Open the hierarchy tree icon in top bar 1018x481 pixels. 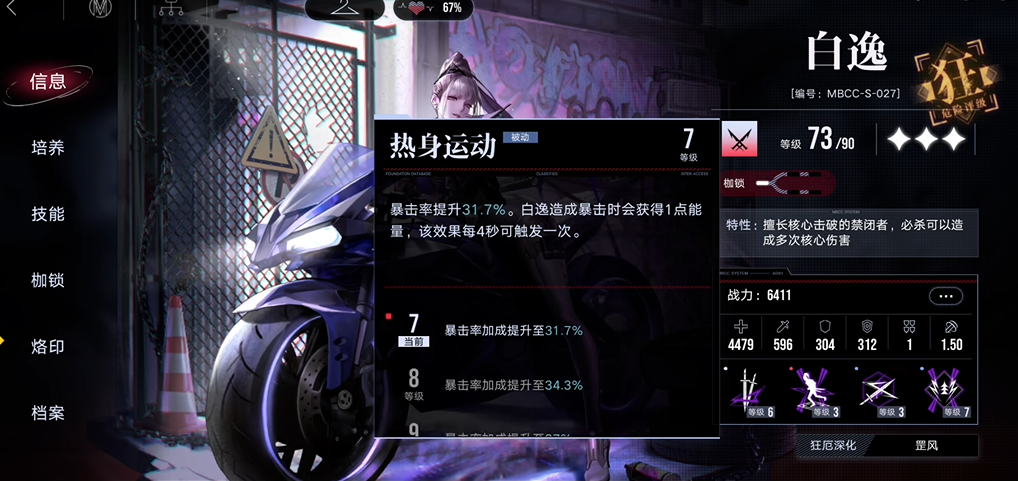170,9
